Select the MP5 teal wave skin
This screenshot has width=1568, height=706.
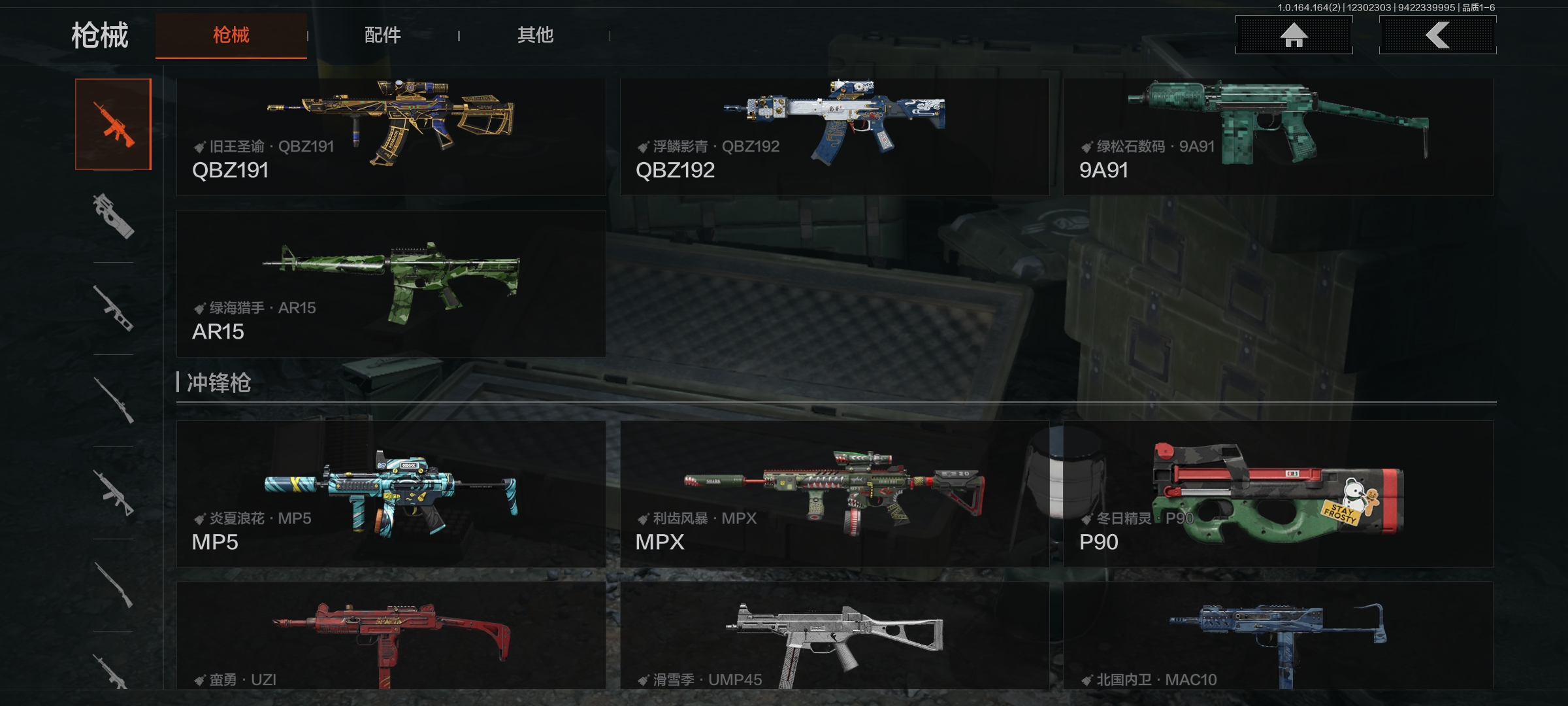click(391, 494)
